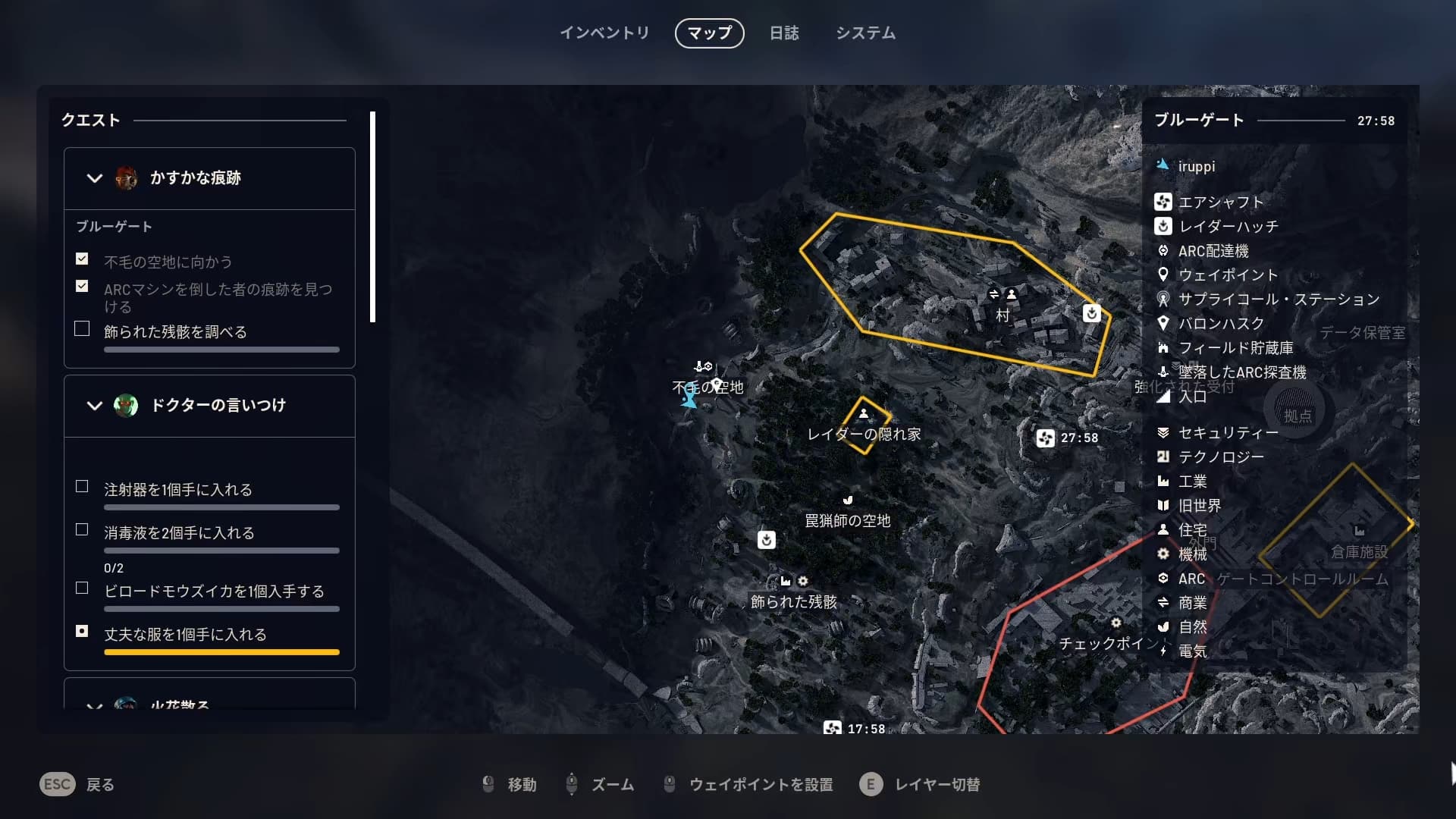Select the エアシャフト legend entry
Image resolution: width=1456 pixels, height=819 pixels.
tap(1219, 202)
